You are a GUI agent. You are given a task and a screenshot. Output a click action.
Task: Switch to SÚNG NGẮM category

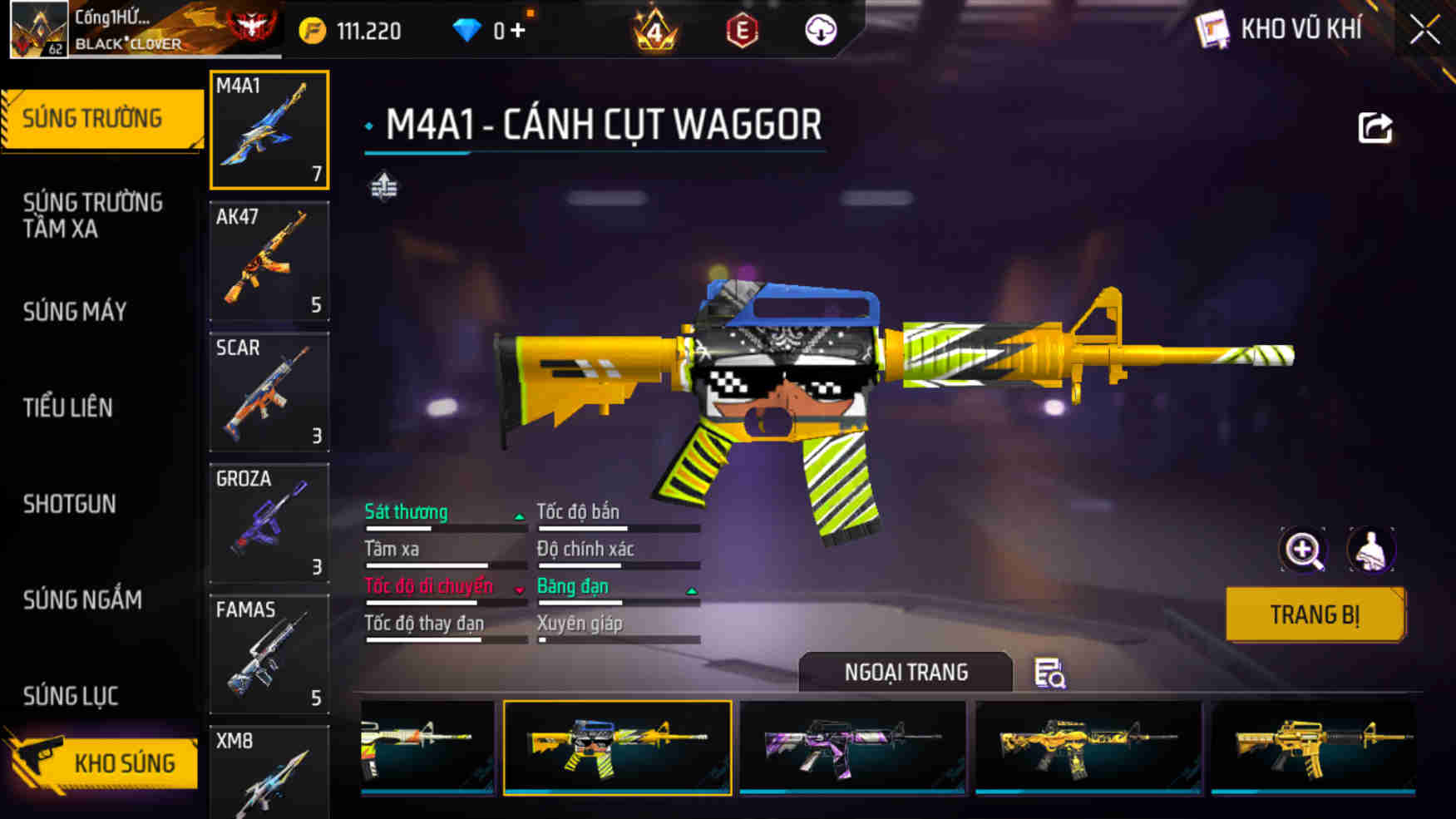coord(82,599)
